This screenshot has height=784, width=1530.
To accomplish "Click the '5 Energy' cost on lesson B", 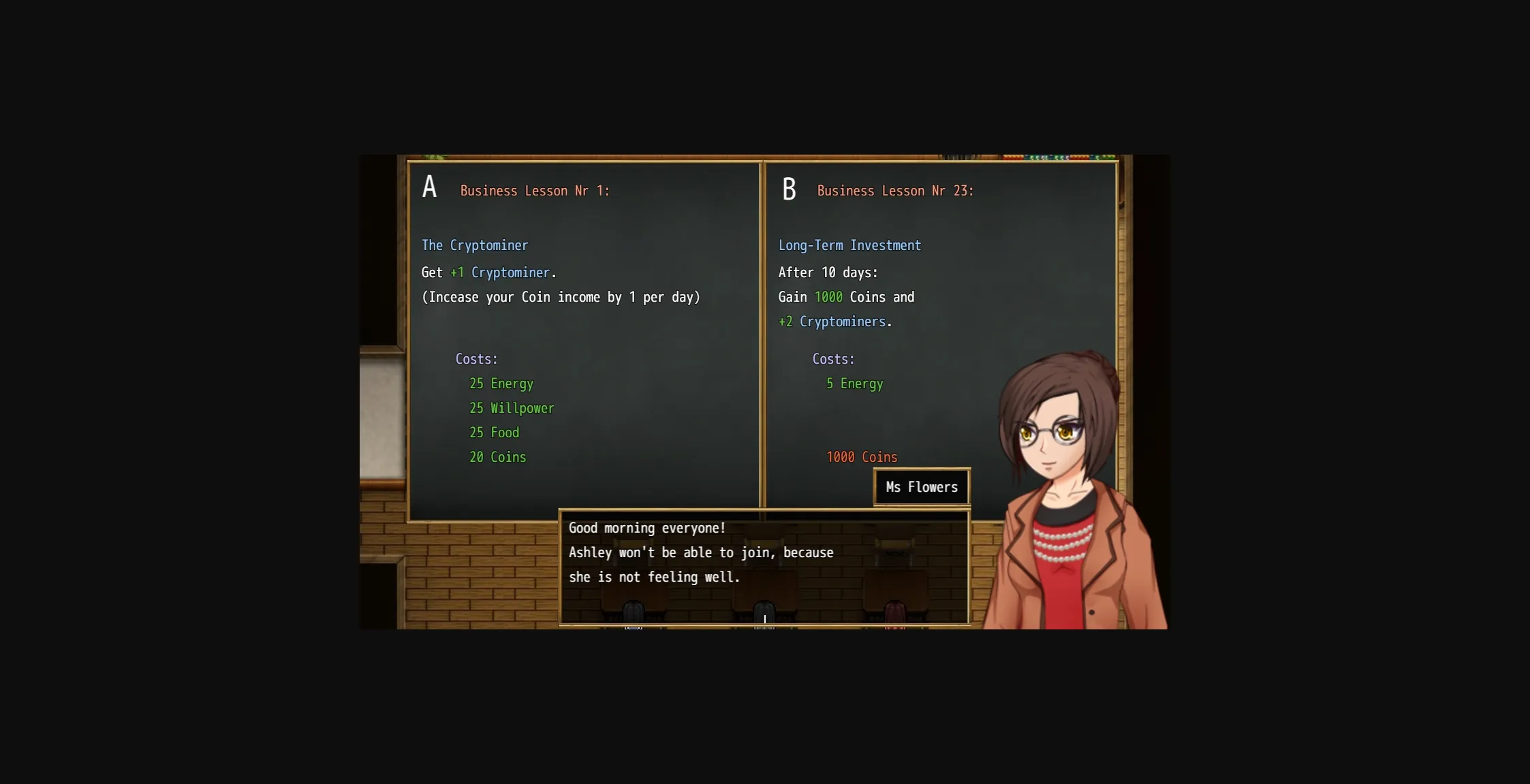I will [854, 383].
